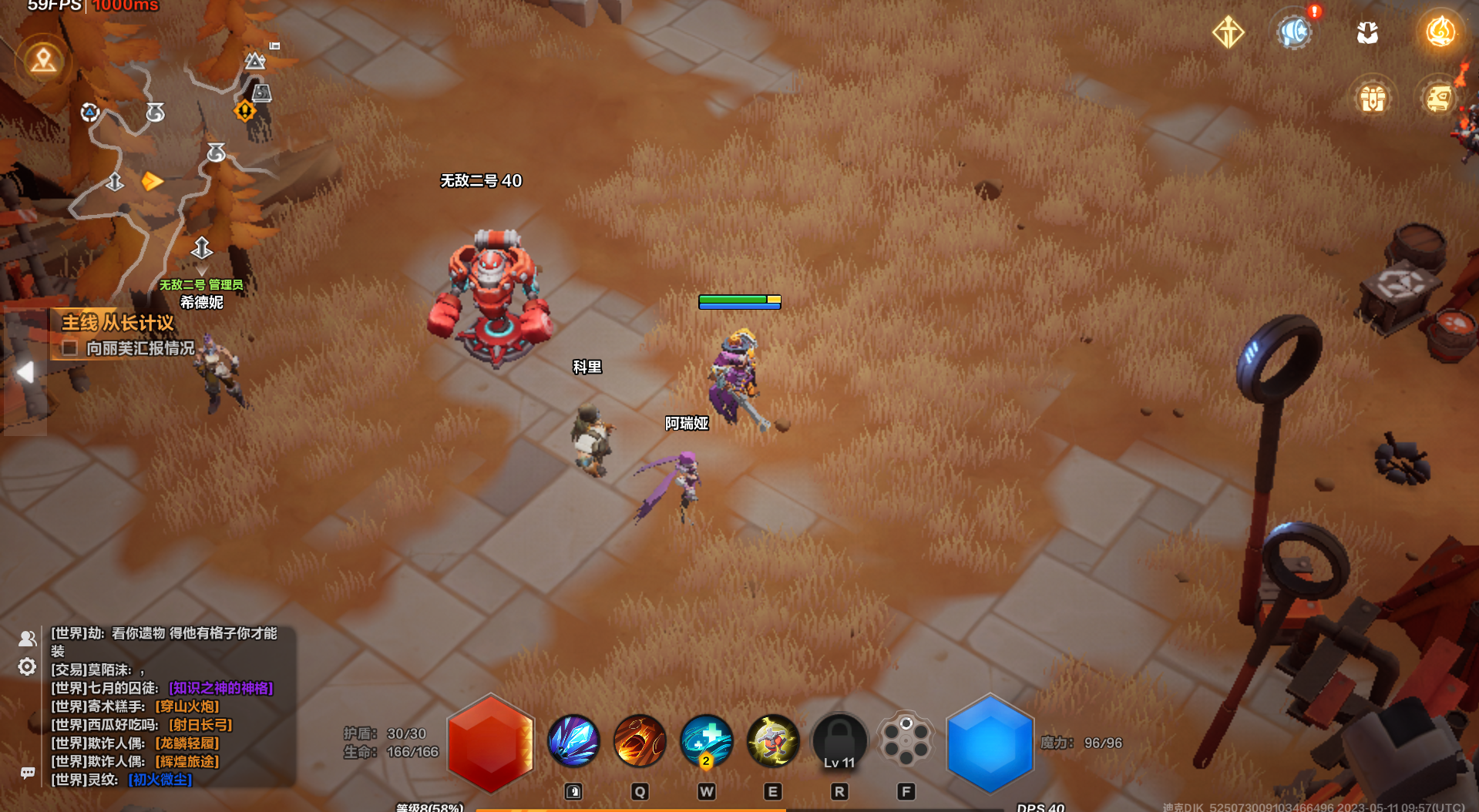
Task: Open the map location pin button
Action: 43,59
